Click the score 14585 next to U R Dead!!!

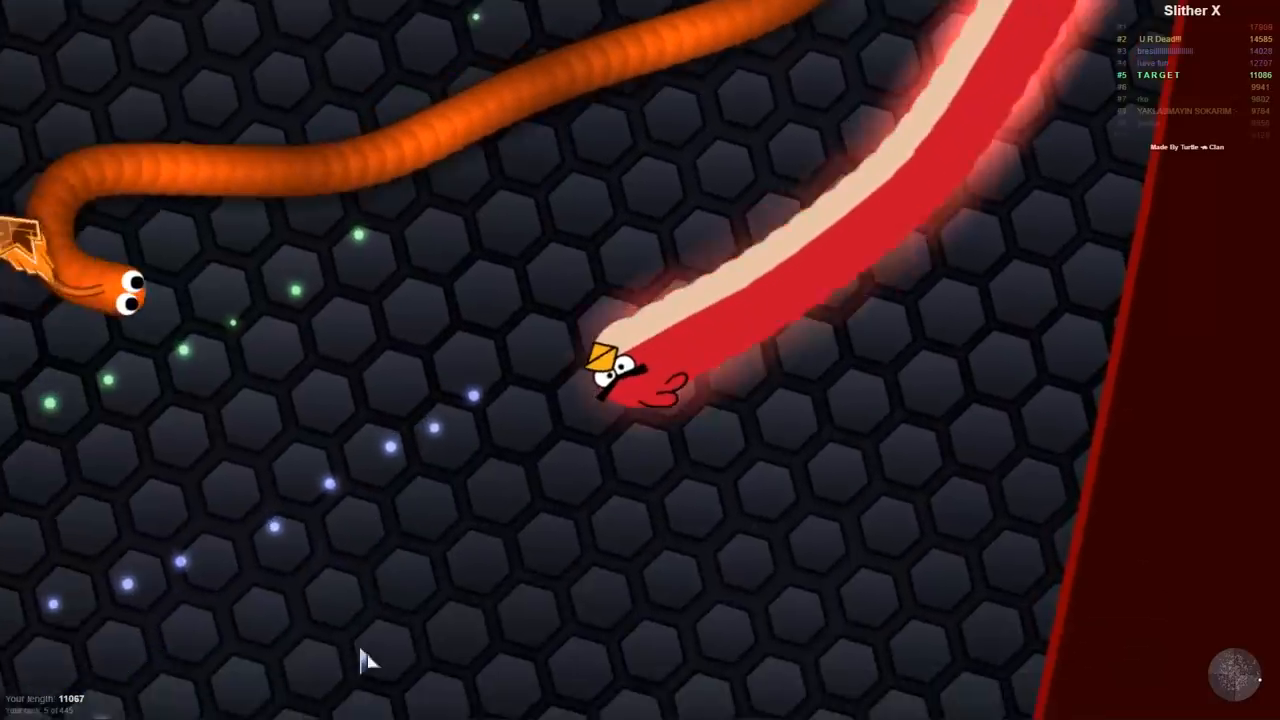point(1259,39)
